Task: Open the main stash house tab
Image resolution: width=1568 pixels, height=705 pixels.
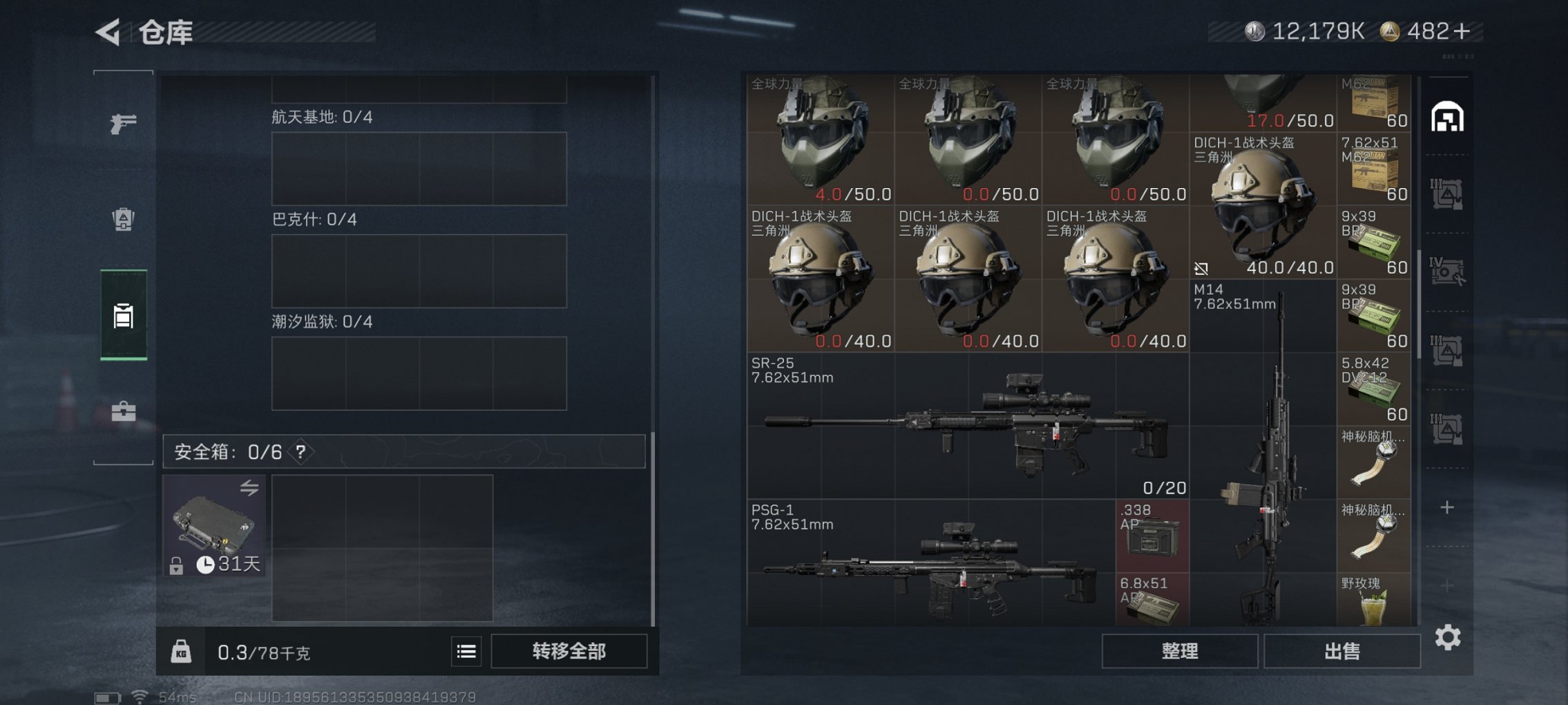Action: [1447, 117]
